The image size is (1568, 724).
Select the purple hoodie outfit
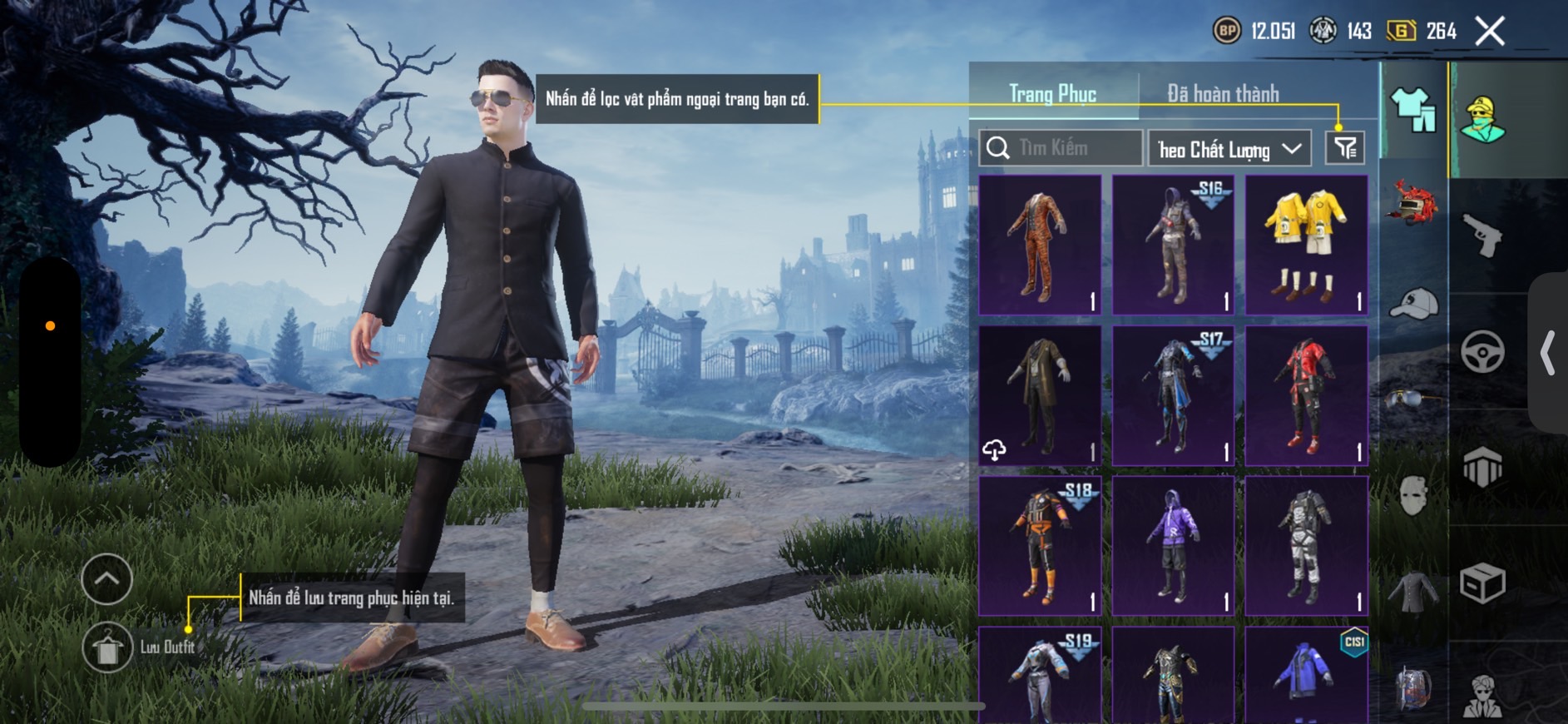click(x=1173, y=546)
